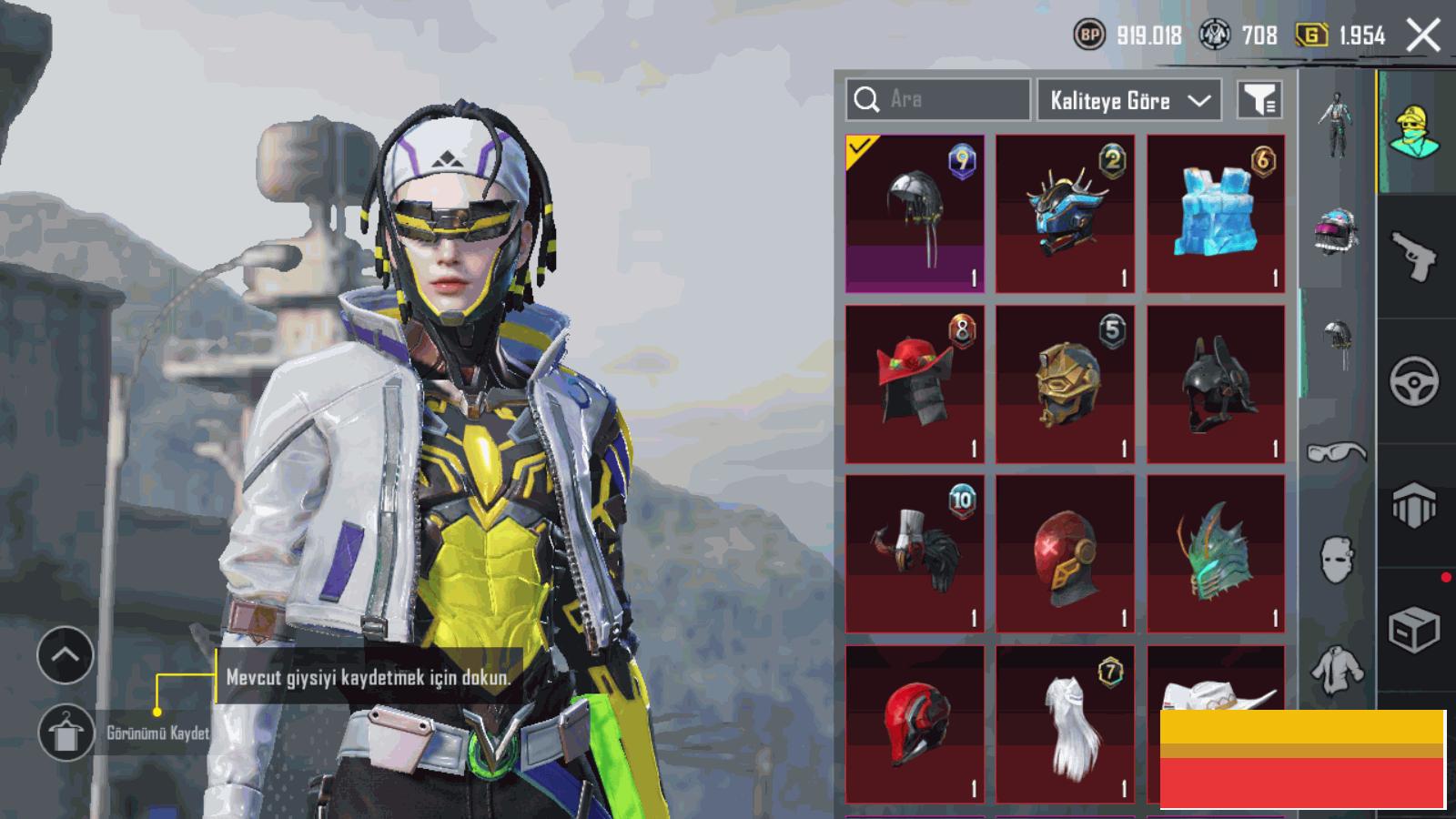Select the red hat with rose
Image resolution: width=1456 pixels, height=819 pixels.
(915, 383)
